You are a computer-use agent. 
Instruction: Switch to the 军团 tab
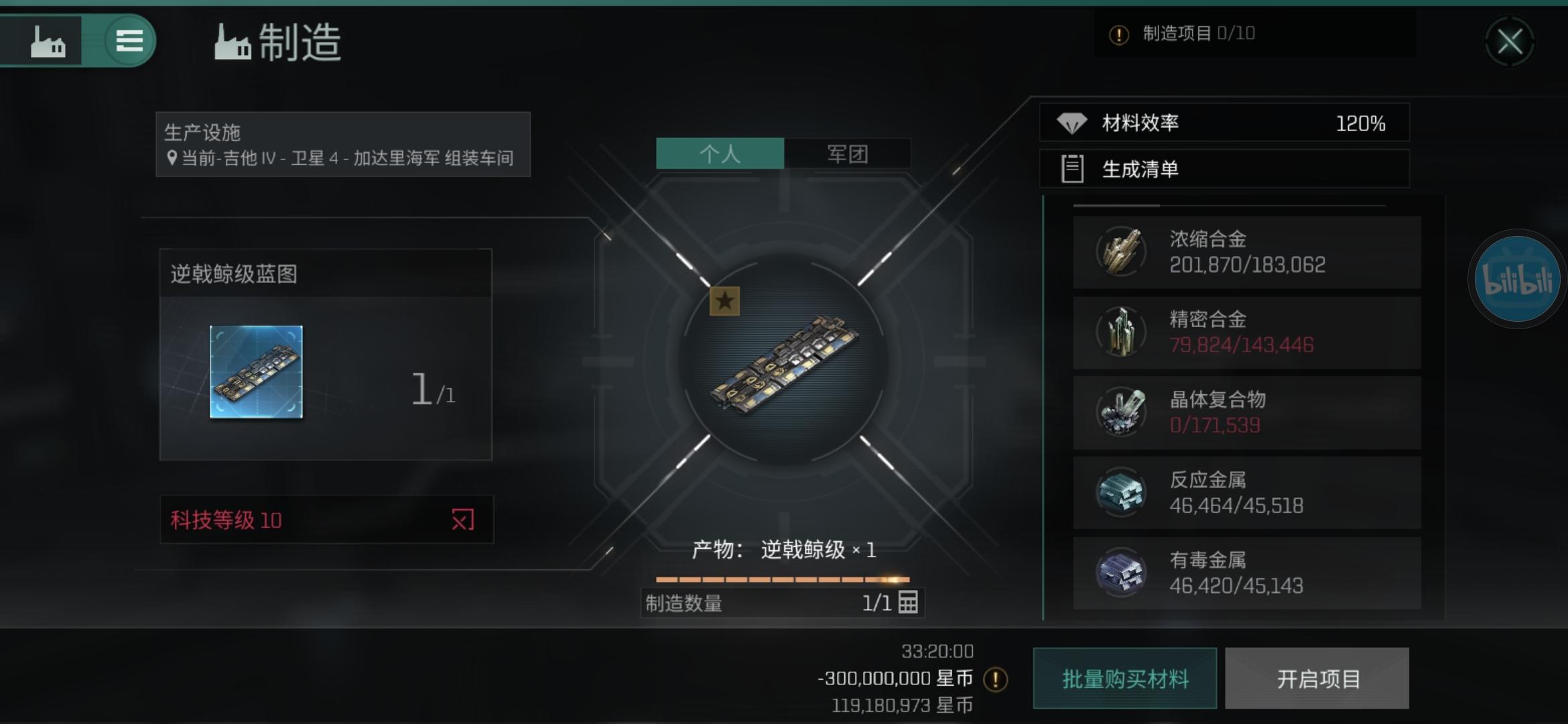click(848, 154)
